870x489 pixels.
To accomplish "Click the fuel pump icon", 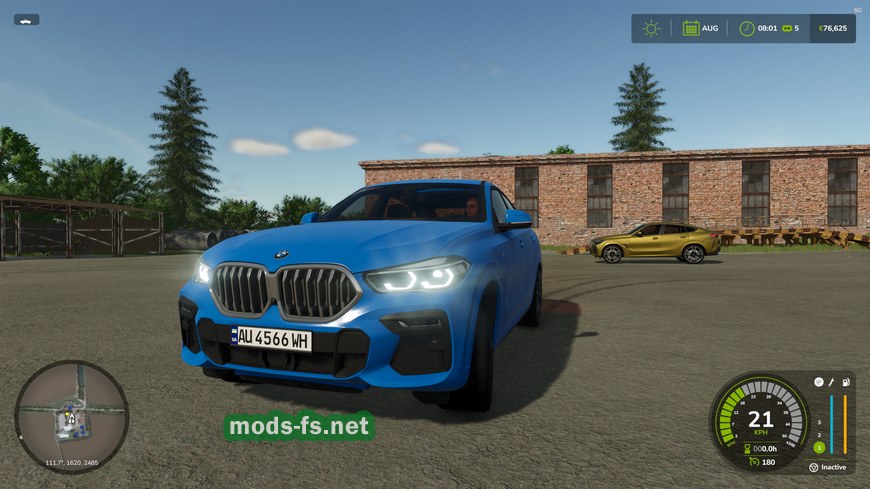I will 846,382.
